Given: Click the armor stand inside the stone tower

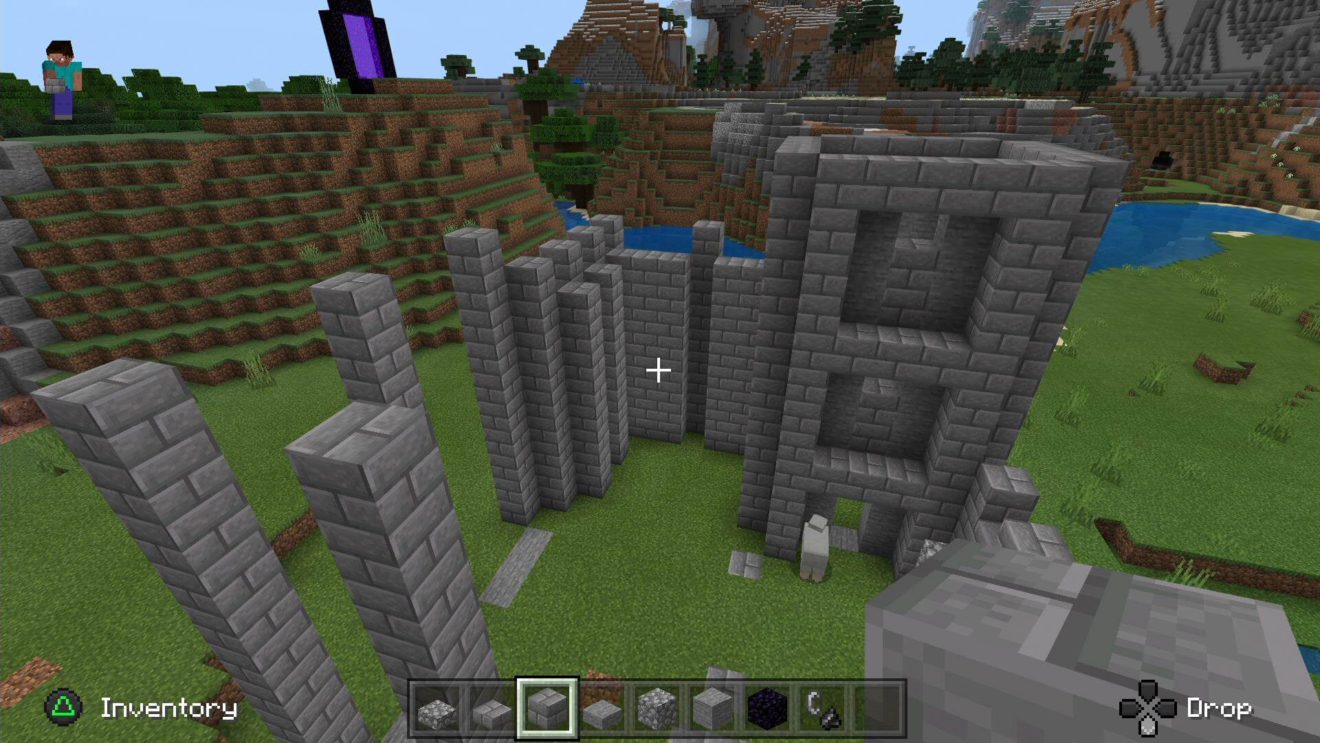Looking at the screenshot, I should [x=814, y=548].
